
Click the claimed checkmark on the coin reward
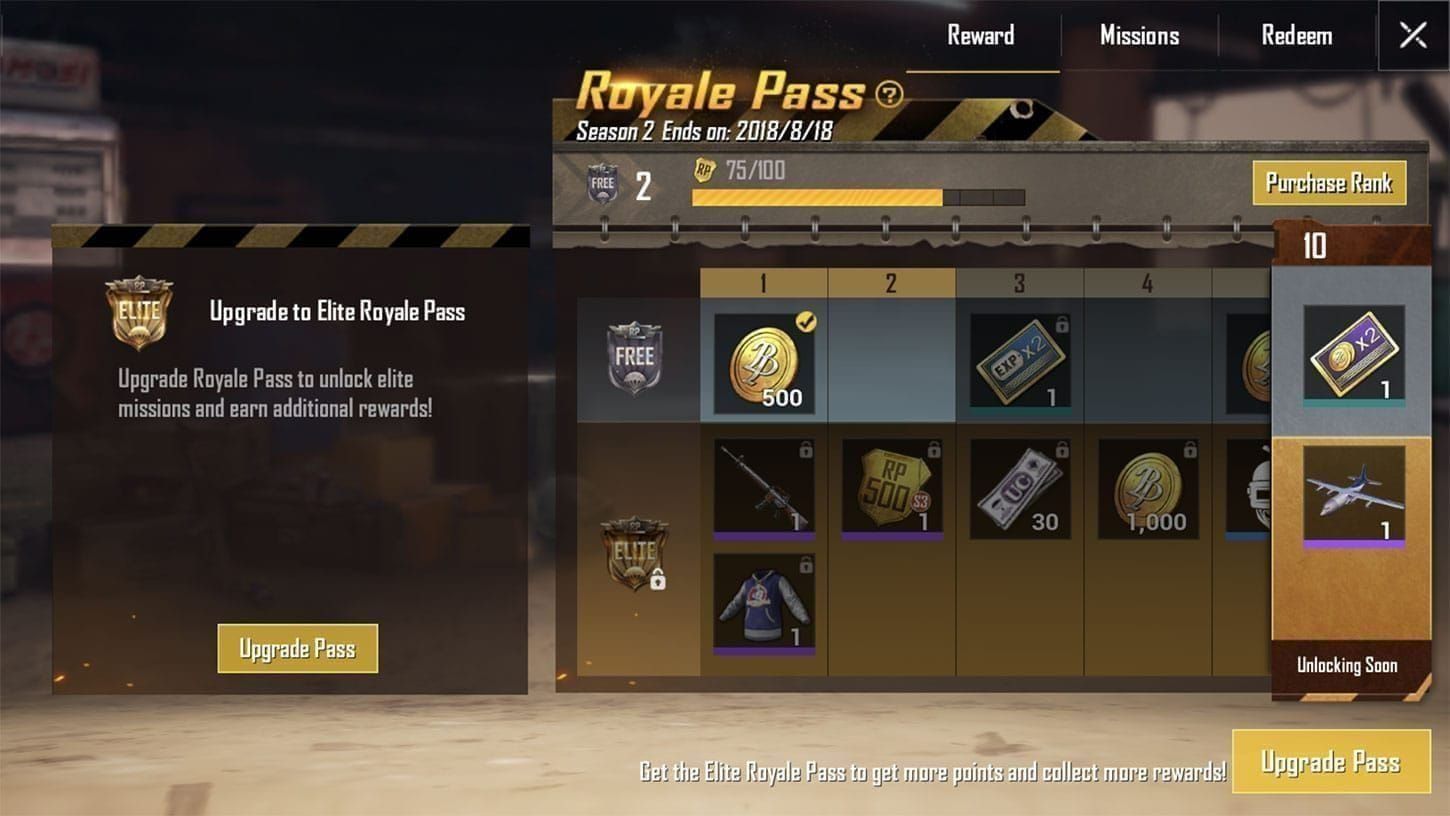[808, 322]
